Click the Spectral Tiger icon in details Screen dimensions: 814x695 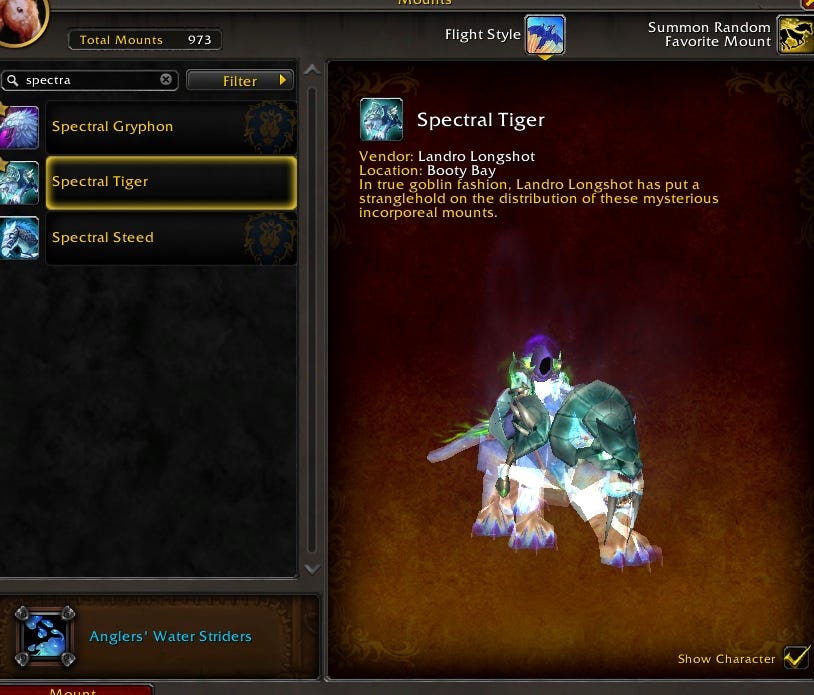pyautogui.click(x=381, y=120)
